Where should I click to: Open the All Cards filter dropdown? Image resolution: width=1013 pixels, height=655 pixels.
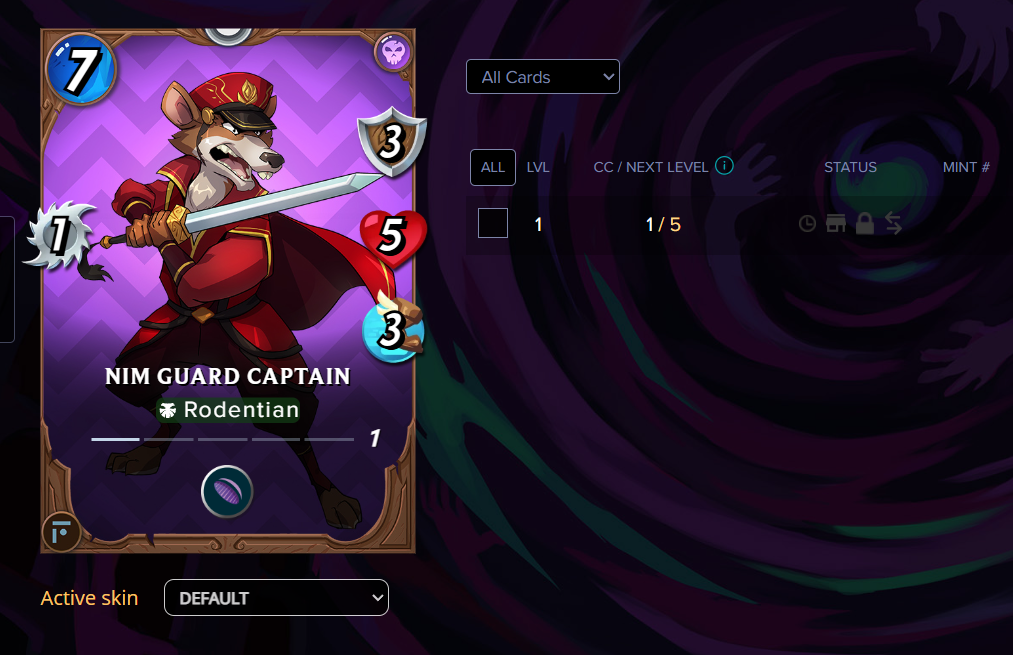[542, 77]
